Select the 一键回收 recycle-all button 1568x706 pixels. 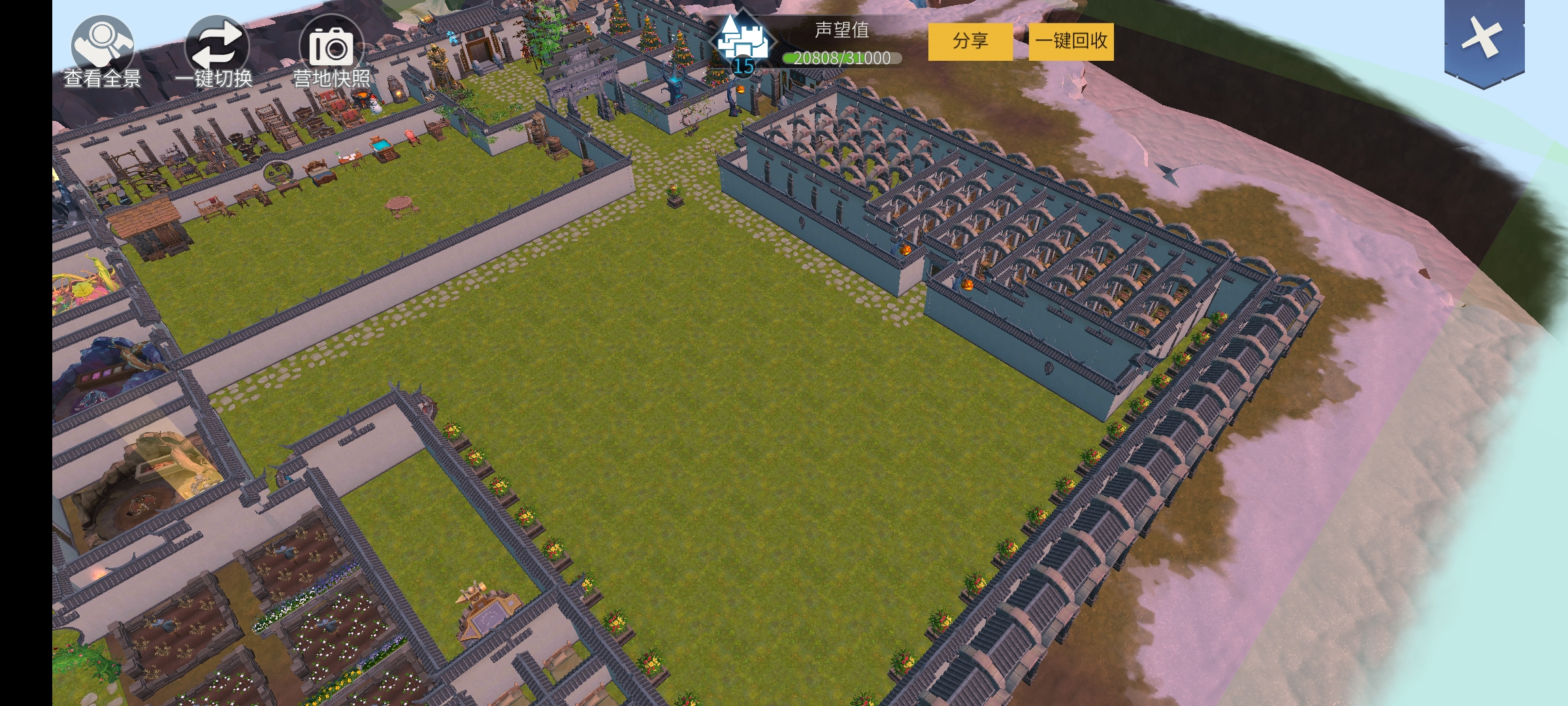click(1071, 41)
